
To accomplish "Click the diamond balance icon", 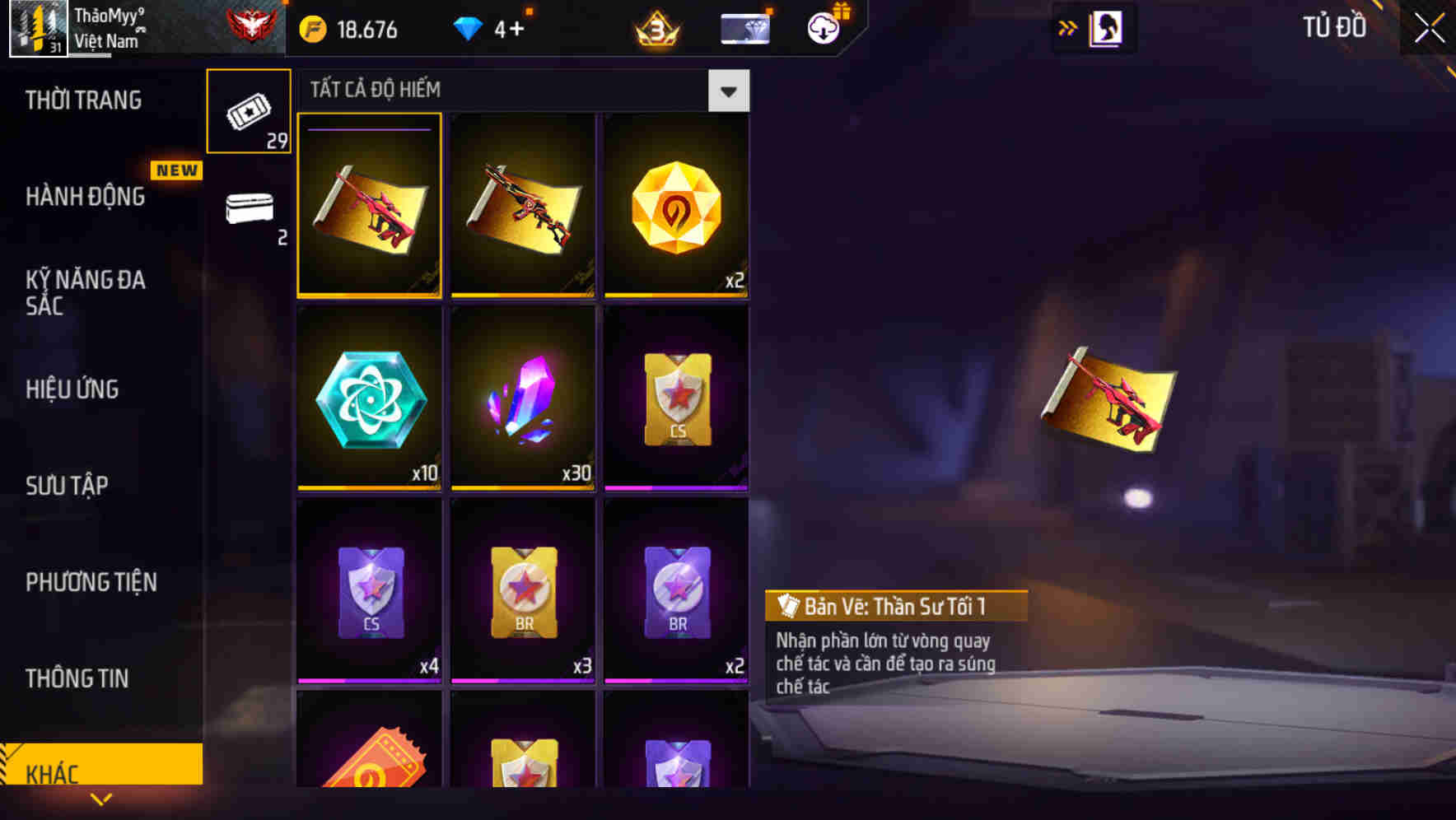I will (469, 27).
